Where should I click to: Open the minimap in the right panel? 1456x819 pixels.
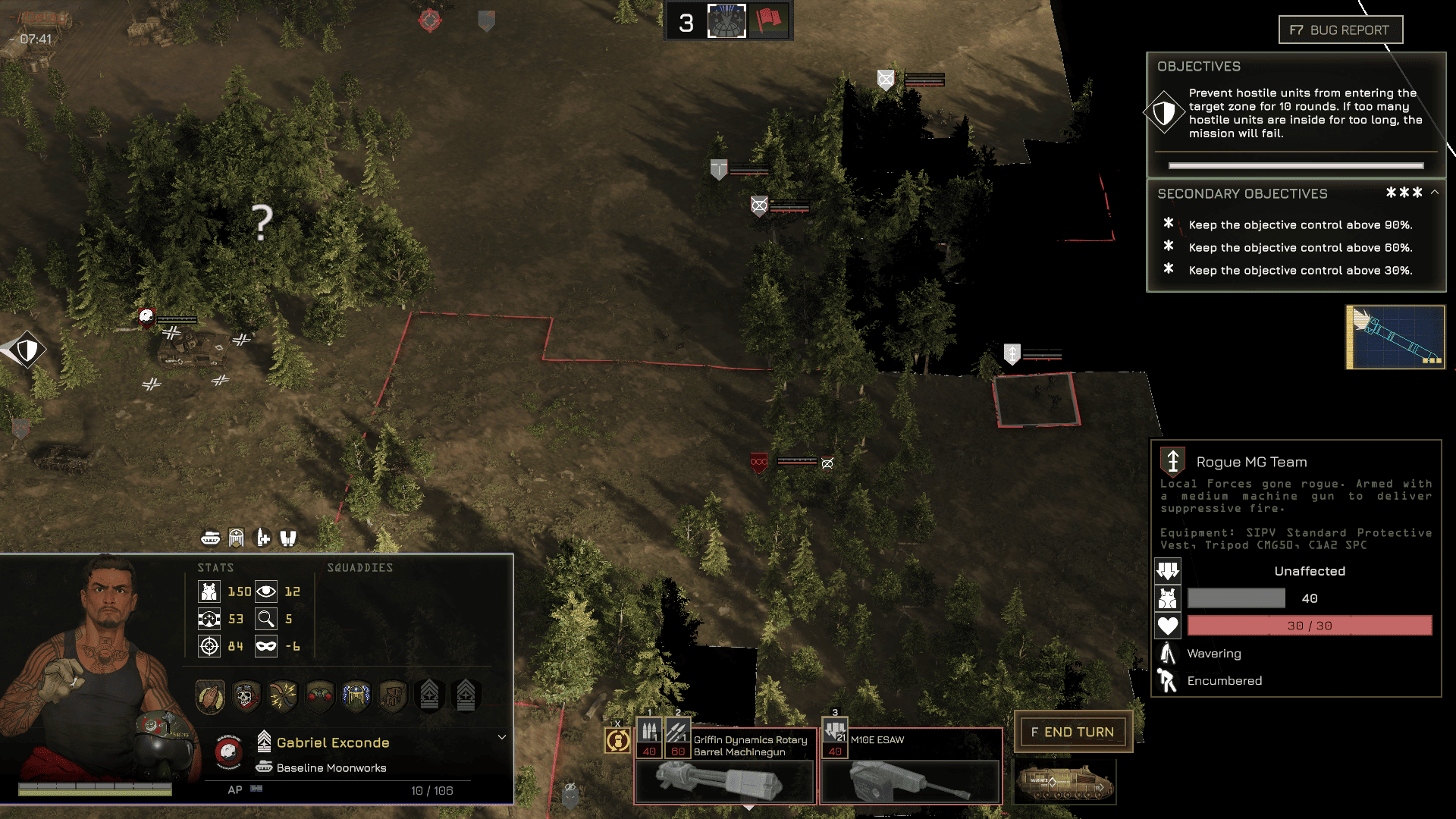[x=1395, y=337]
